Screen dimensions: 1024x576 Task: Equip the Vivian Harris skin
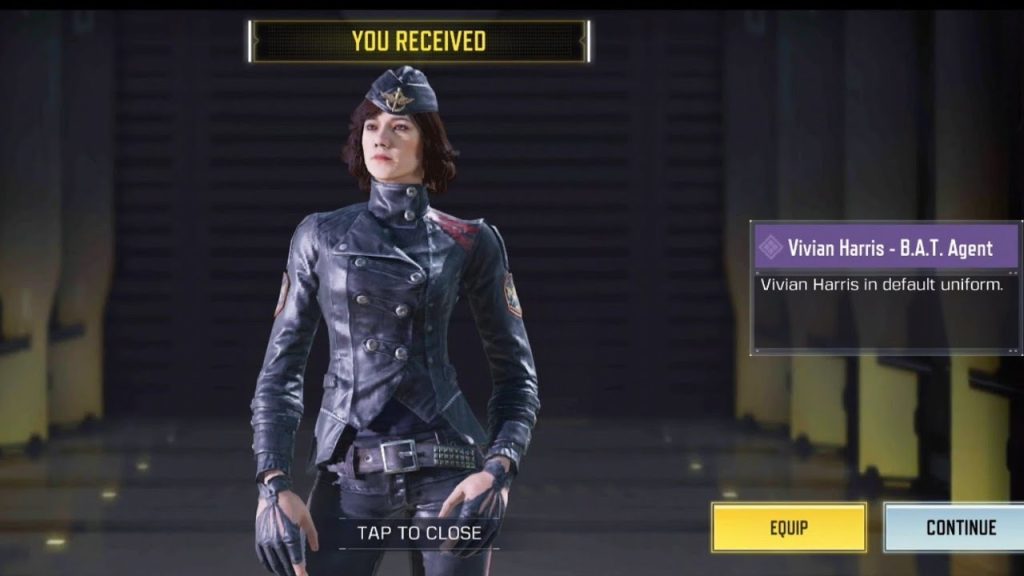788,527
